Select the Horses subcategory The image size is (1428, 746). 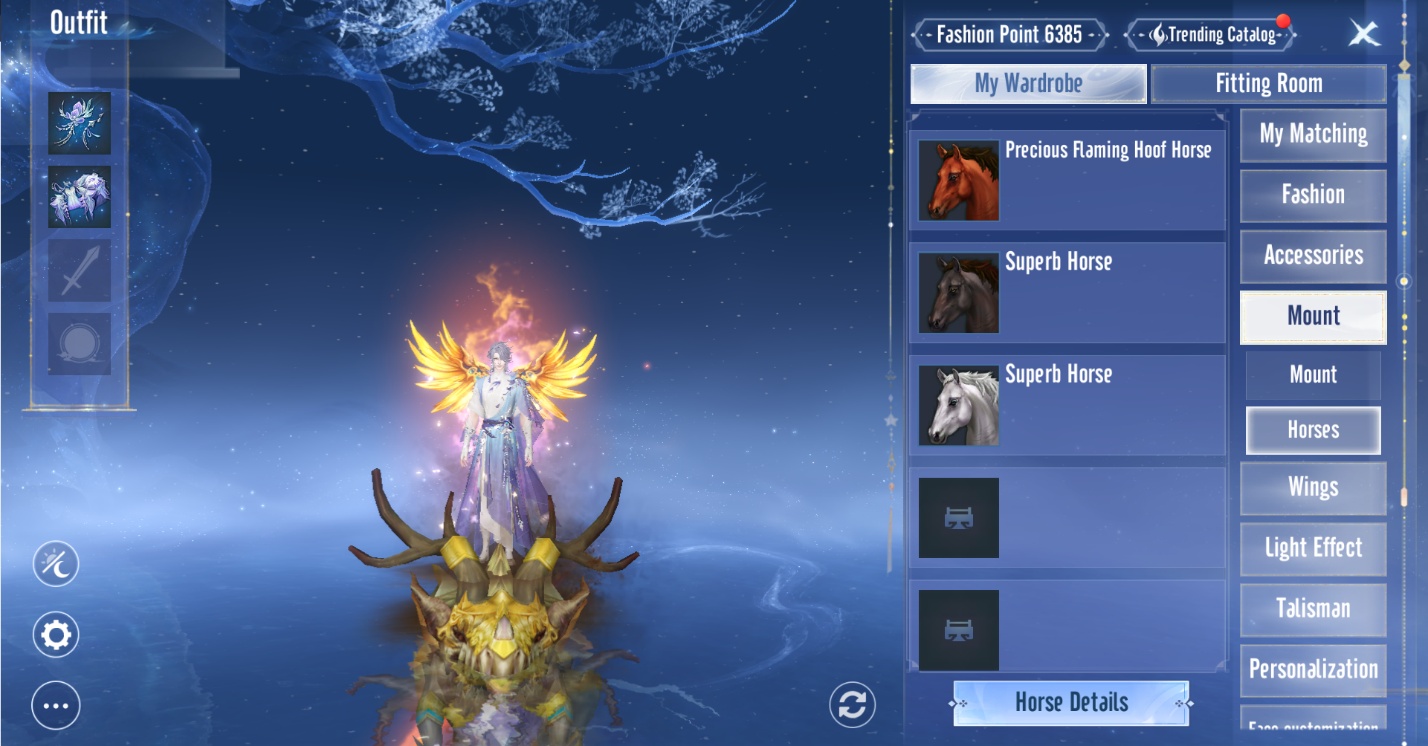pos(1313,431)
